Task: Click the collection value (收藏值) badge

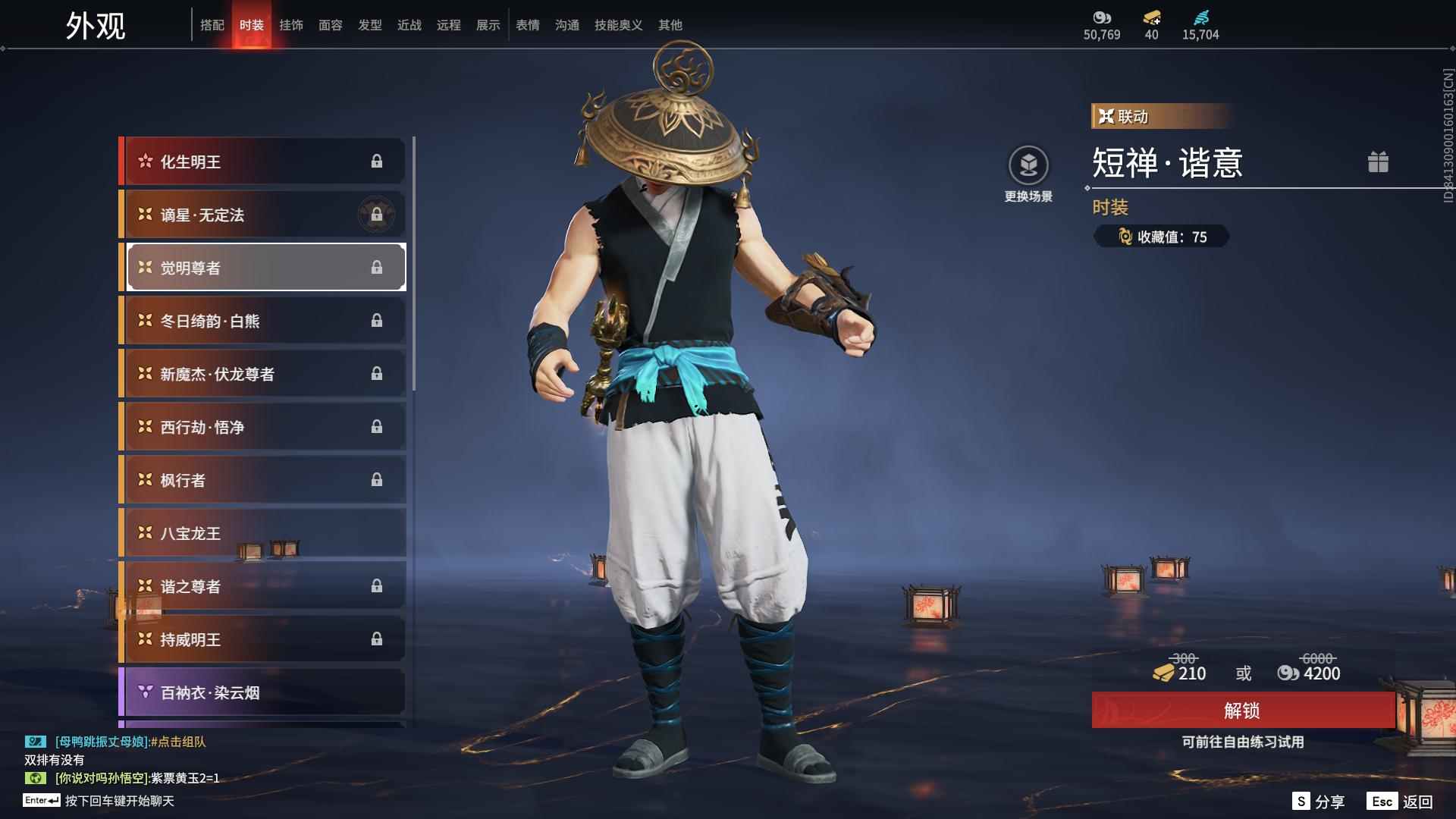Action: [x=1159, y=236]
